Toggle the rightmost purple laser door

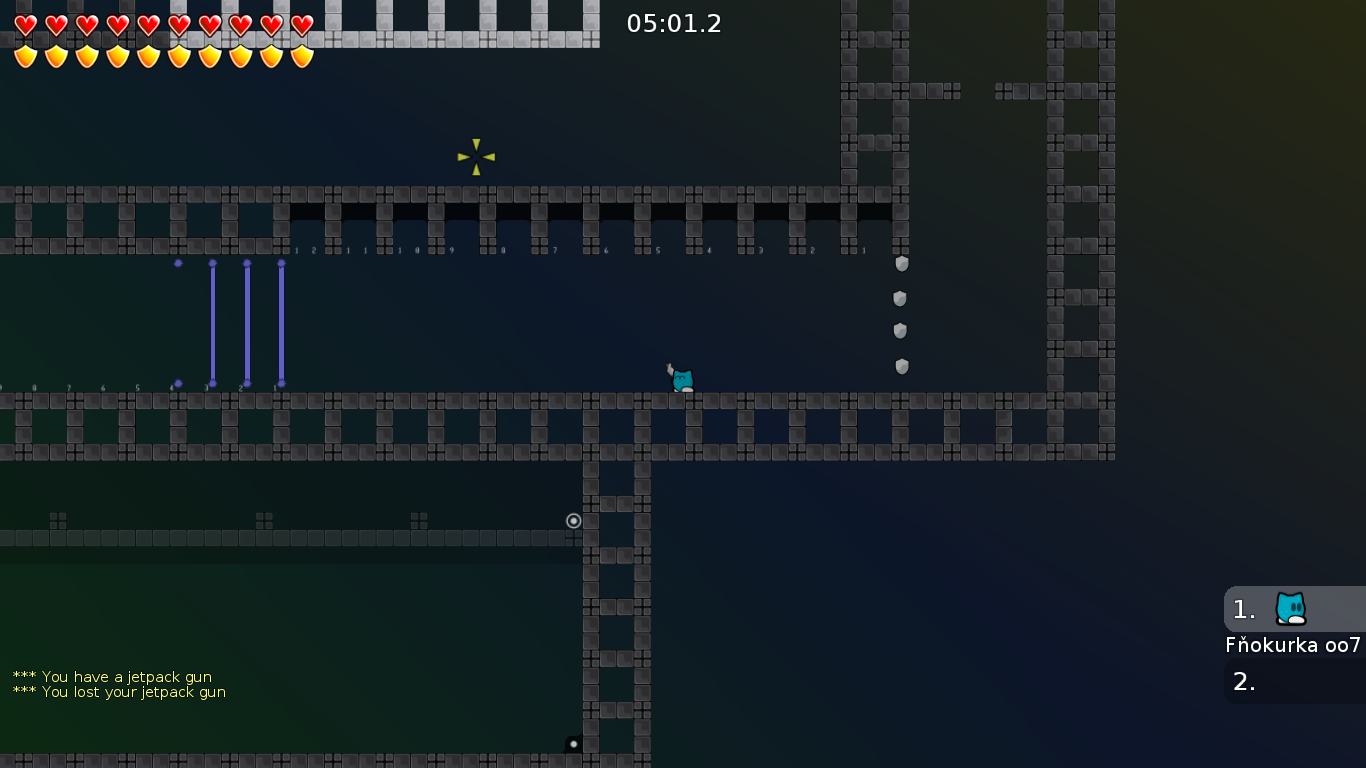281,320
